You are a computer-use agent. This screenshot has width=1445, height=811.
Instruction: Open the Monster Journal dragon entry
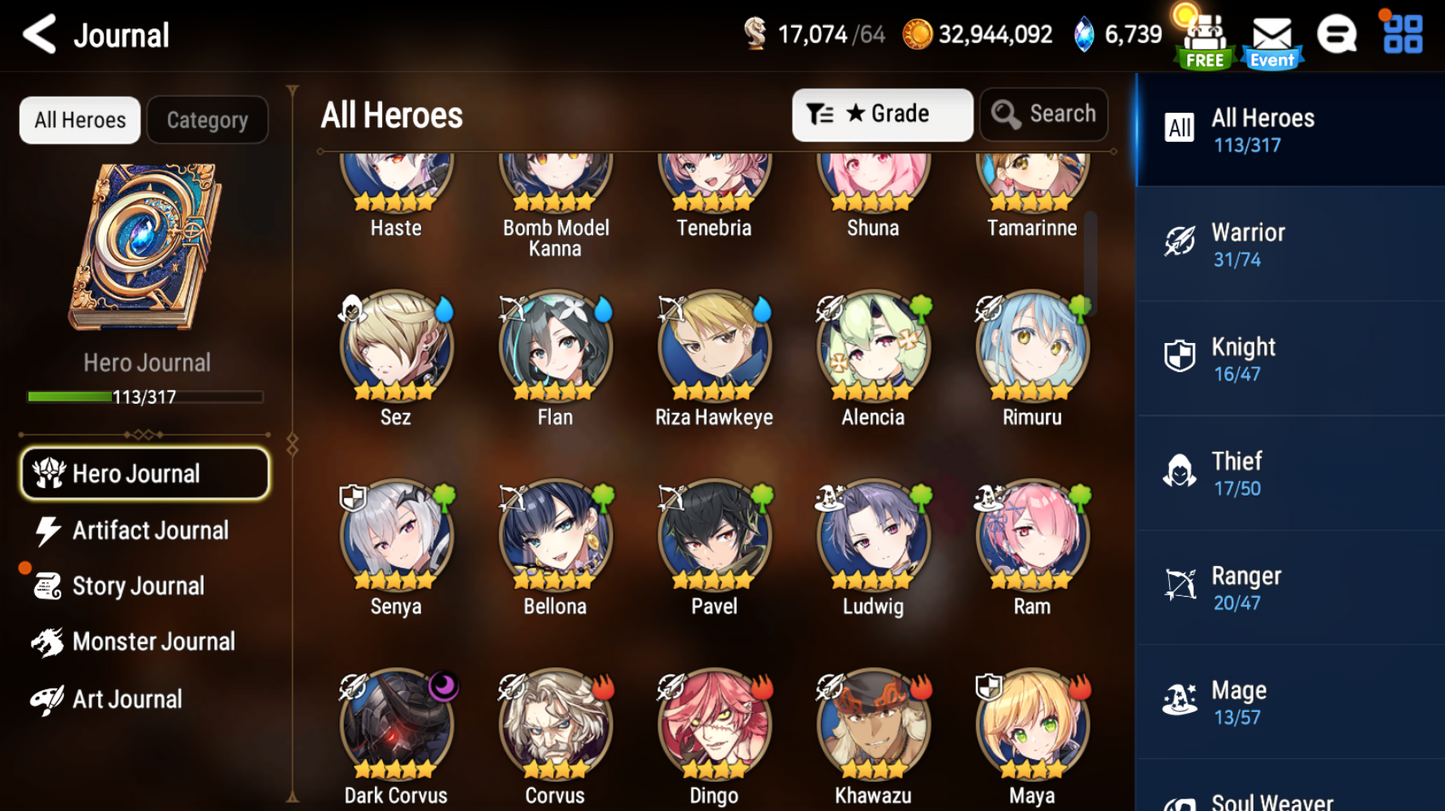tap(145, 642)
